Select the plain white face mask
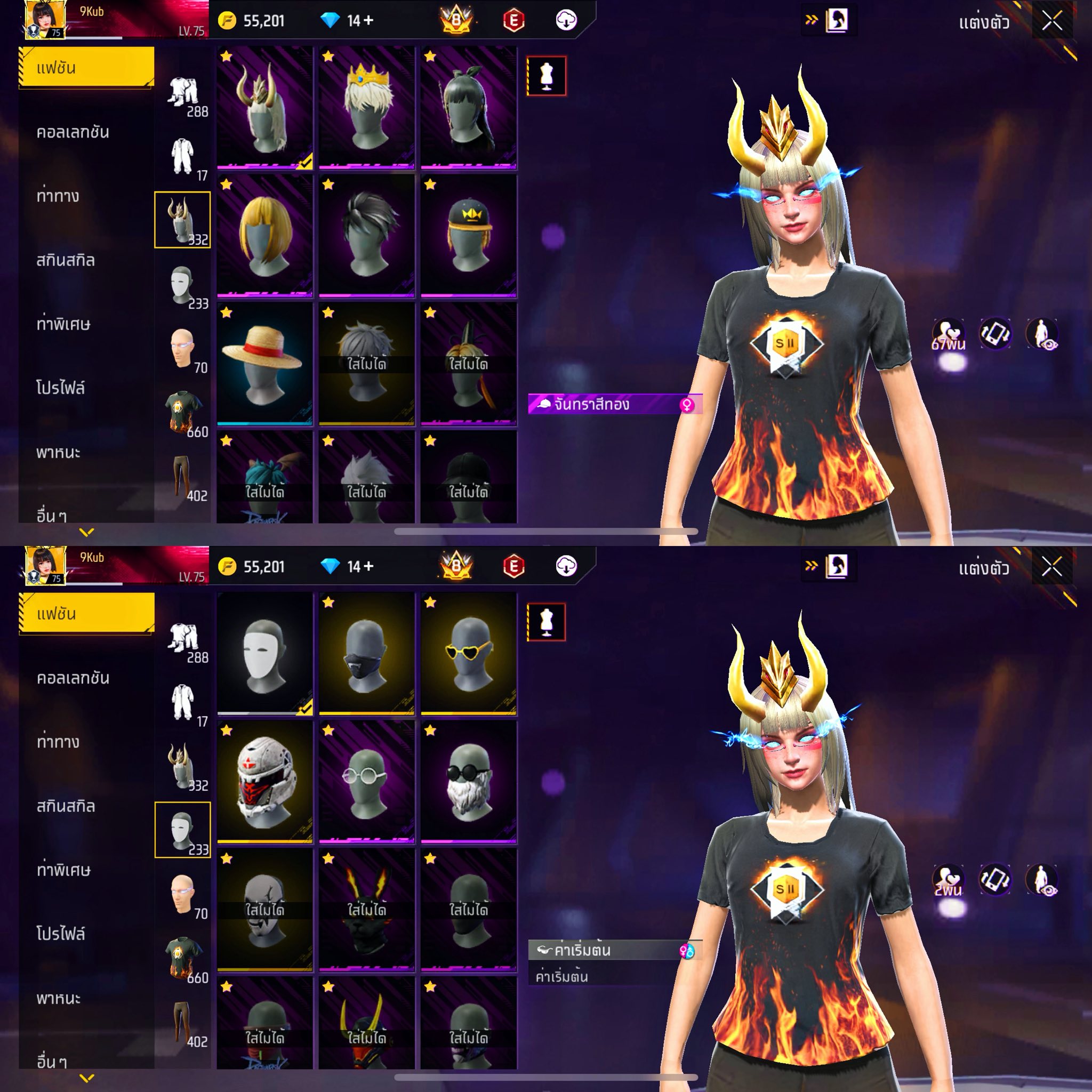1092x1092 pixels. pyautogui.click(x=264, y=653)
